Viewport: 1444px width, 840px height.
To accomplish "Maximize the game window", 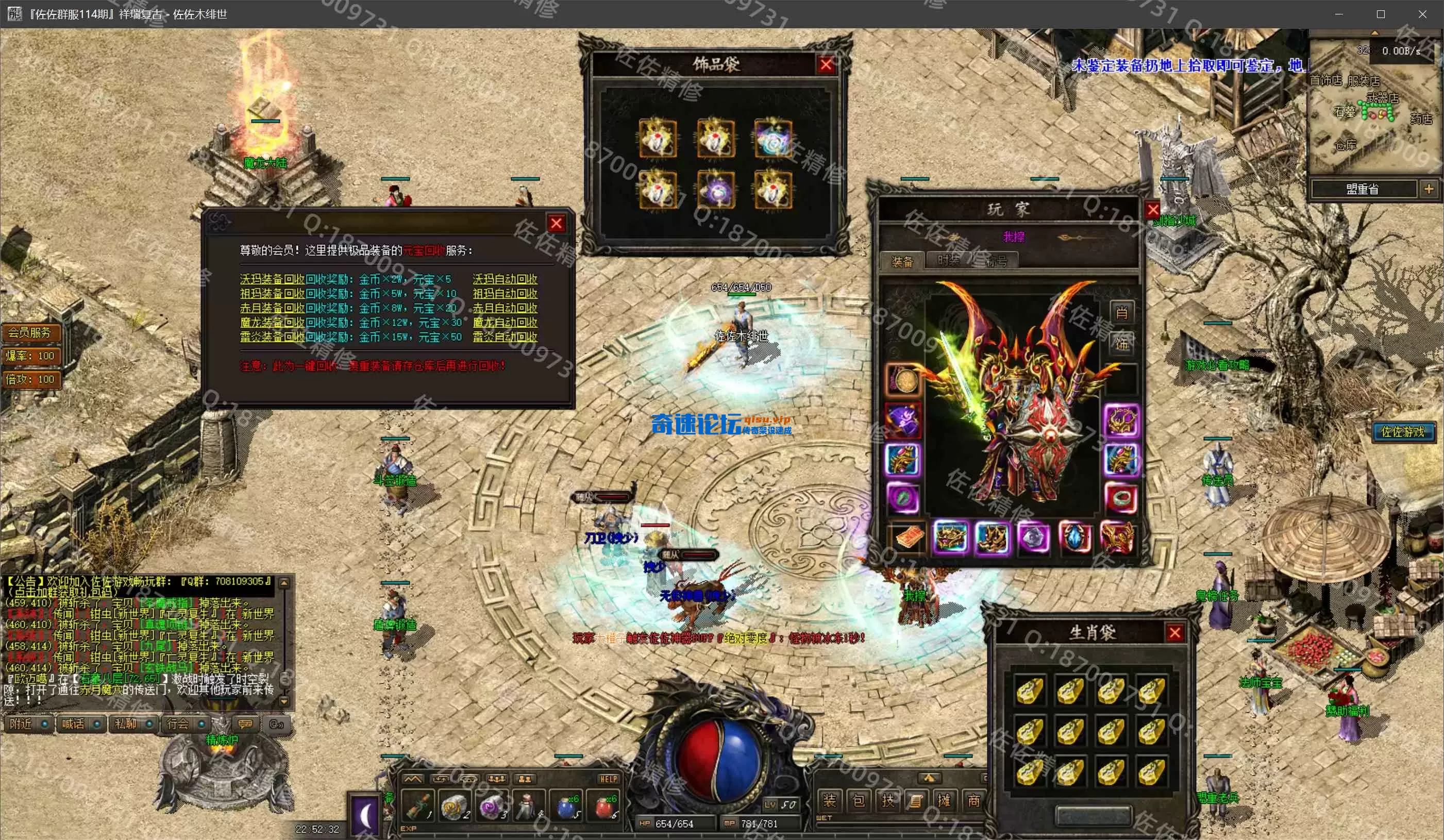I will 1381,14.
